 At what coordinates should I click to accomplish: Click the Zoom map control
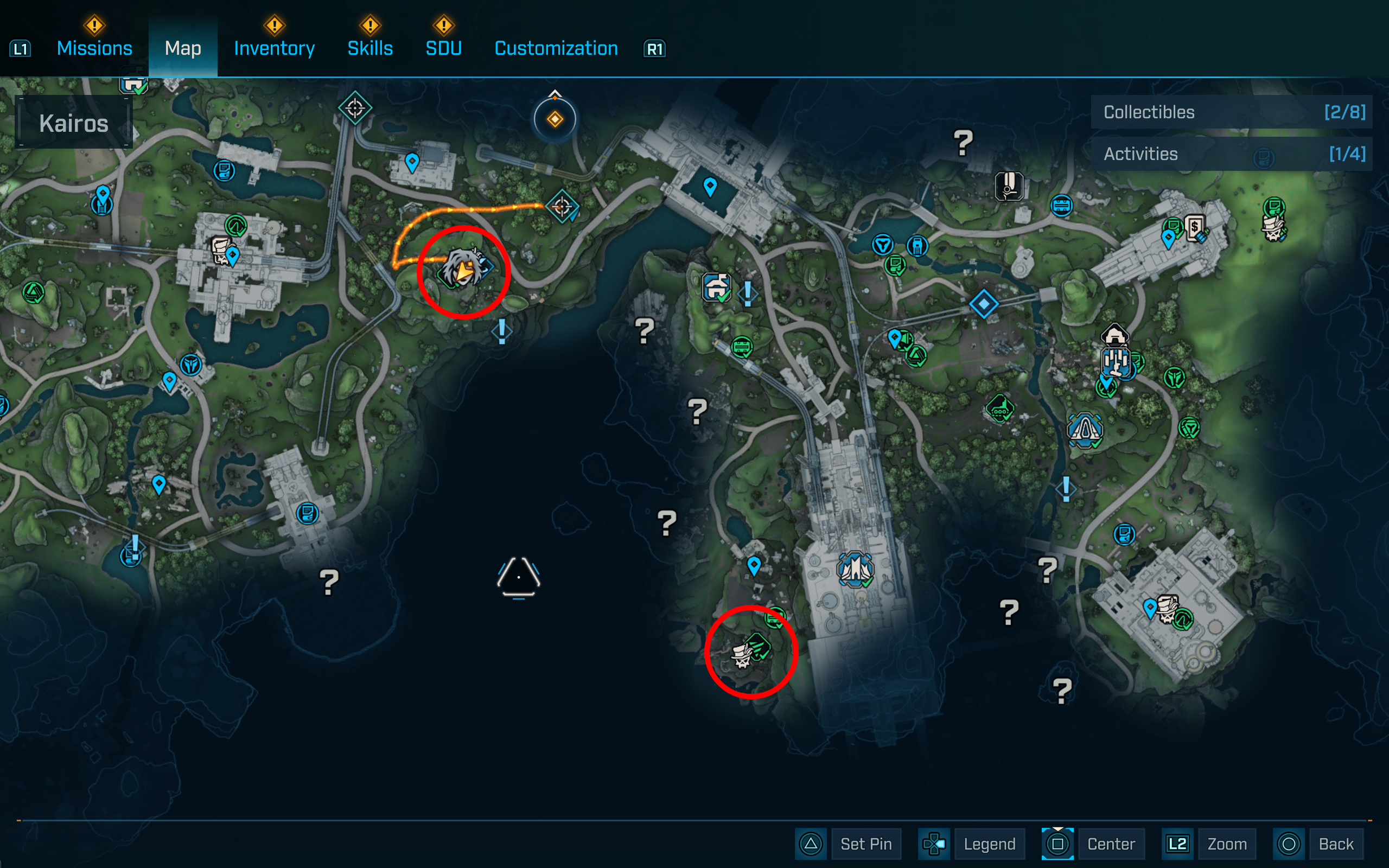point(1226,843)
